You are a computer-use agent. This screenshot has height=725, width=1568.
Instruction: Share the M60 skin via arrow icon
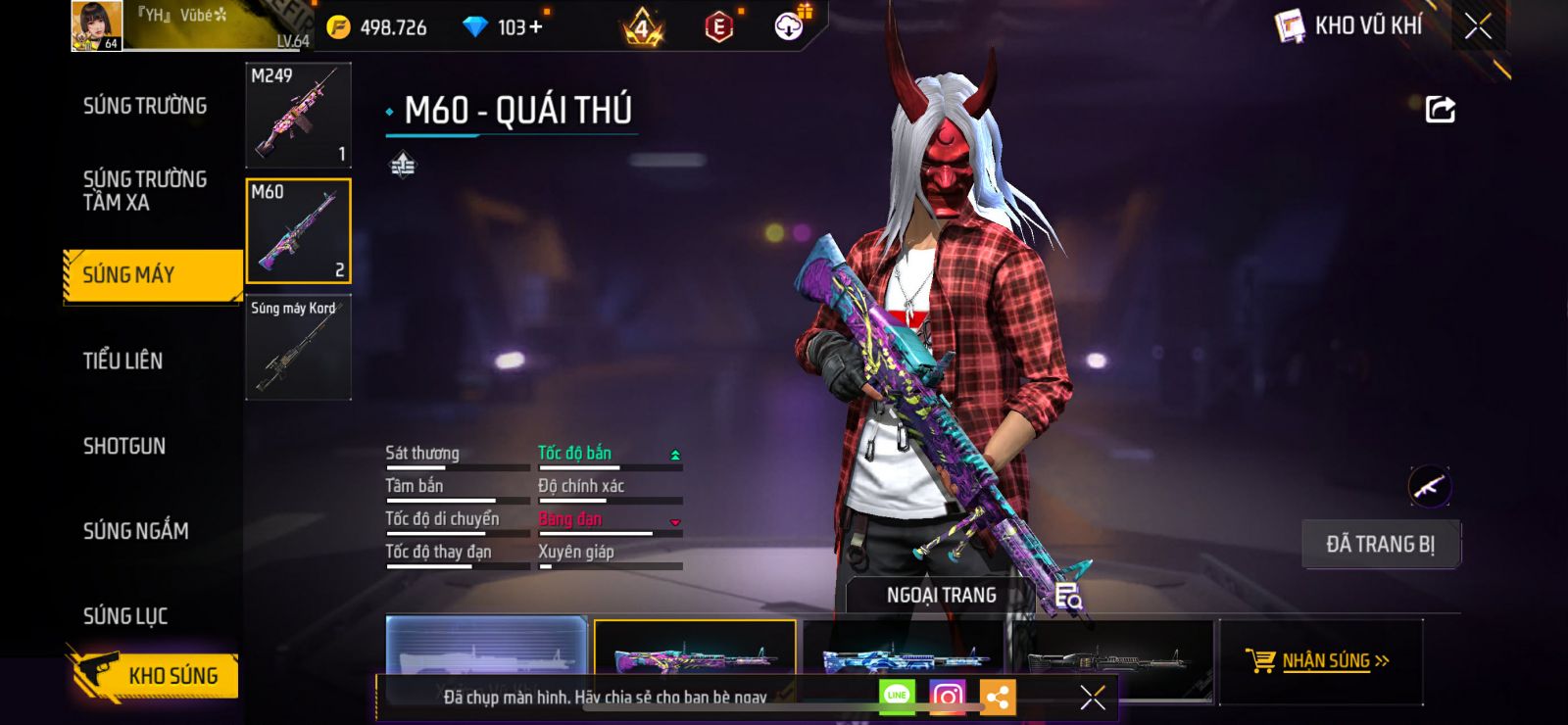(1440, 109)
